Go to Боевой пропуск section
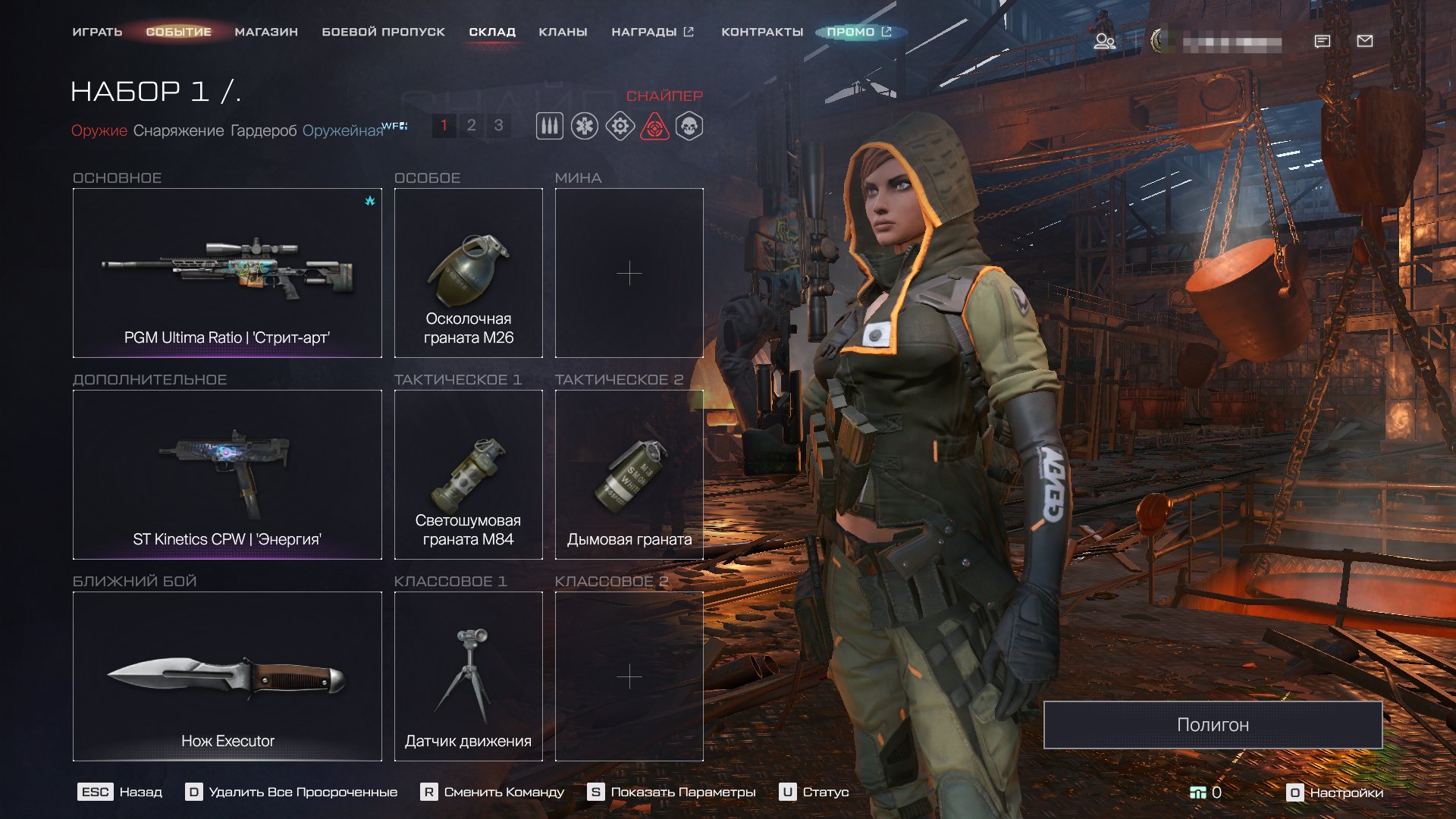The width and height of the screenshot is (1456, 819). click(x=383, y=32)
